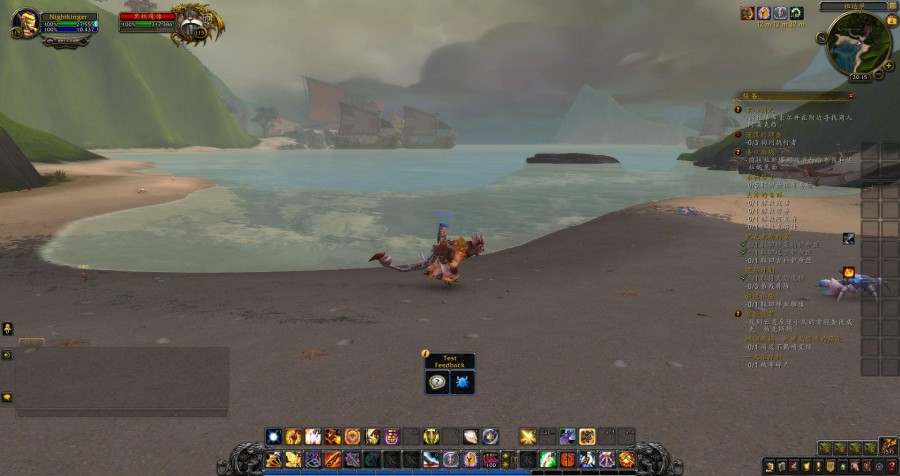Viewport: 900px width, 476px height.
Task: Select the elite target portrait frame
Action: (x=190, y=22)
